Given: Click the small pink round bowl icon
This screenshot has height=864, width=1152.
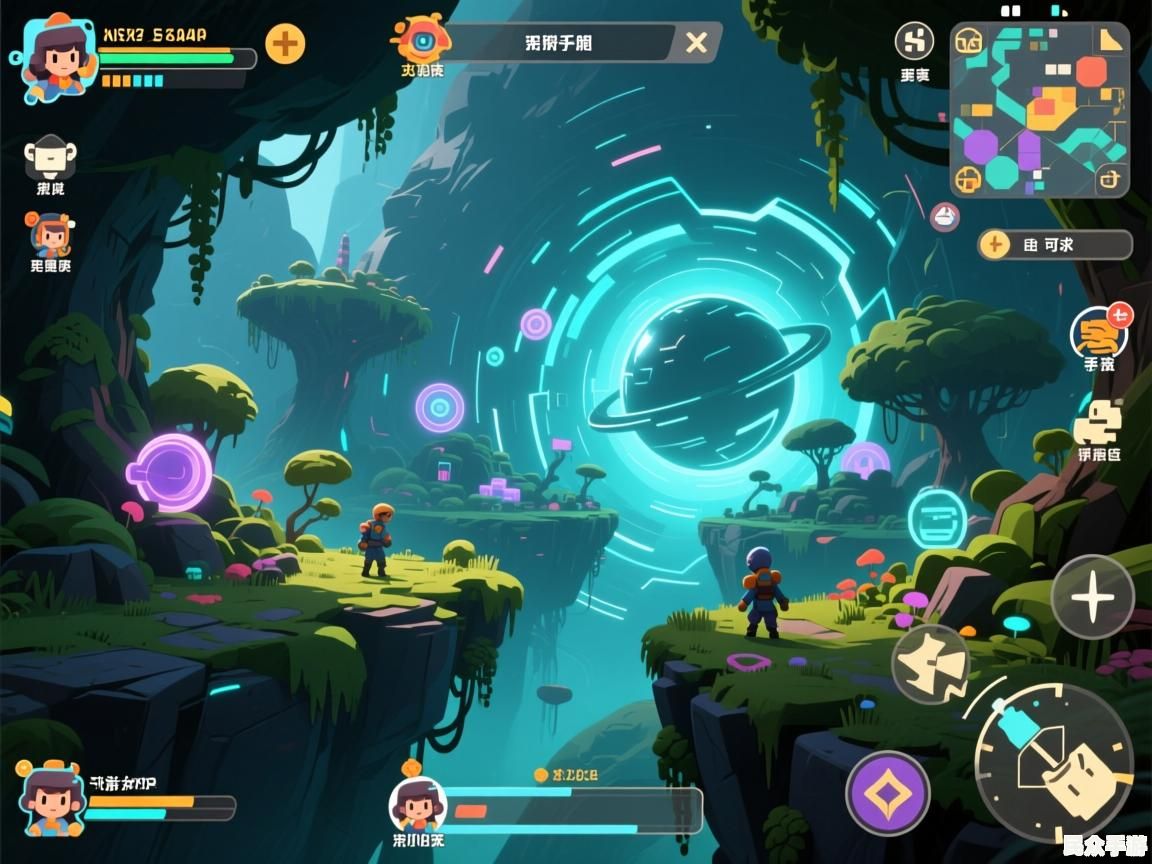Looking at the screenshot, I should 945,215.
